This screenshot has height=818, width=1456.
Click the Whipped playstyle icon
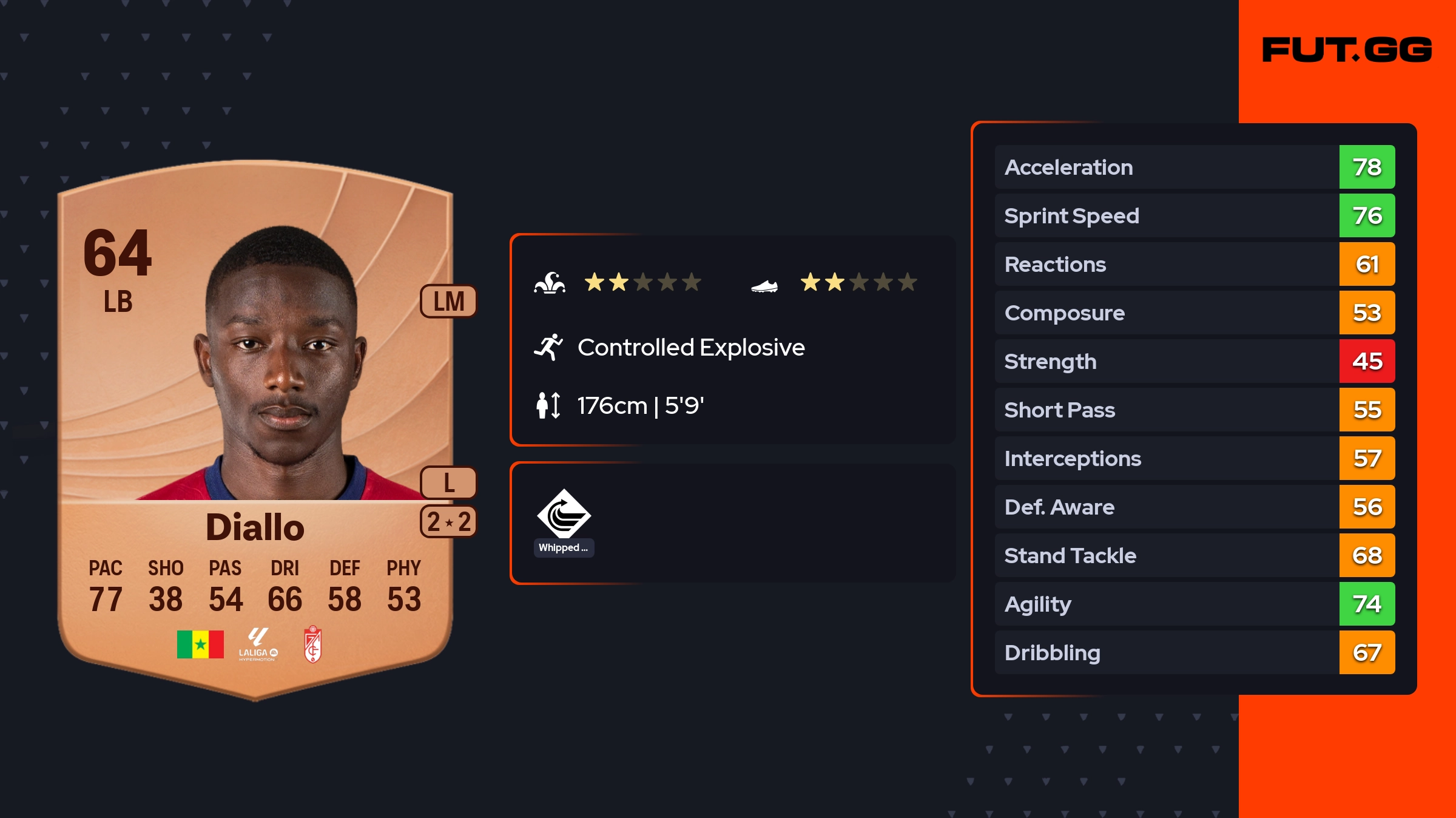[x=564, y=515]
